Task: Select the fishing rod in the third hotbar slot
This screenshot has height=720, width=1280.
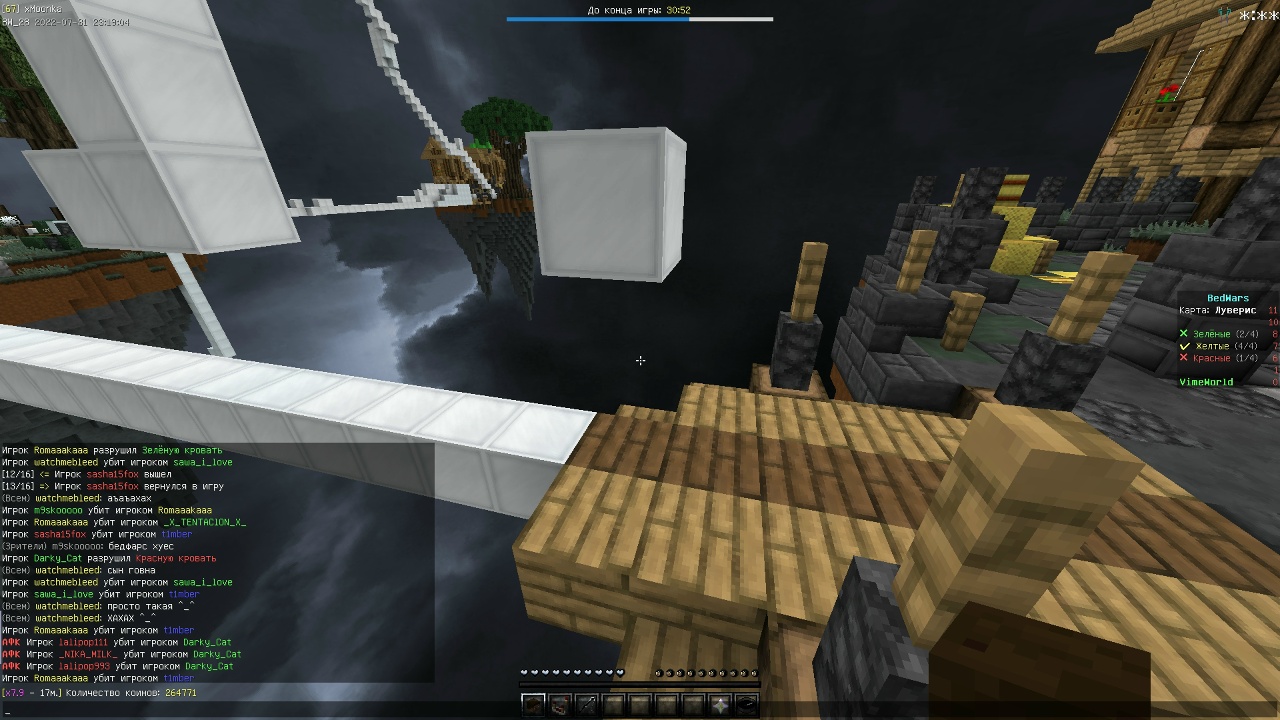Action: point(587,703)
